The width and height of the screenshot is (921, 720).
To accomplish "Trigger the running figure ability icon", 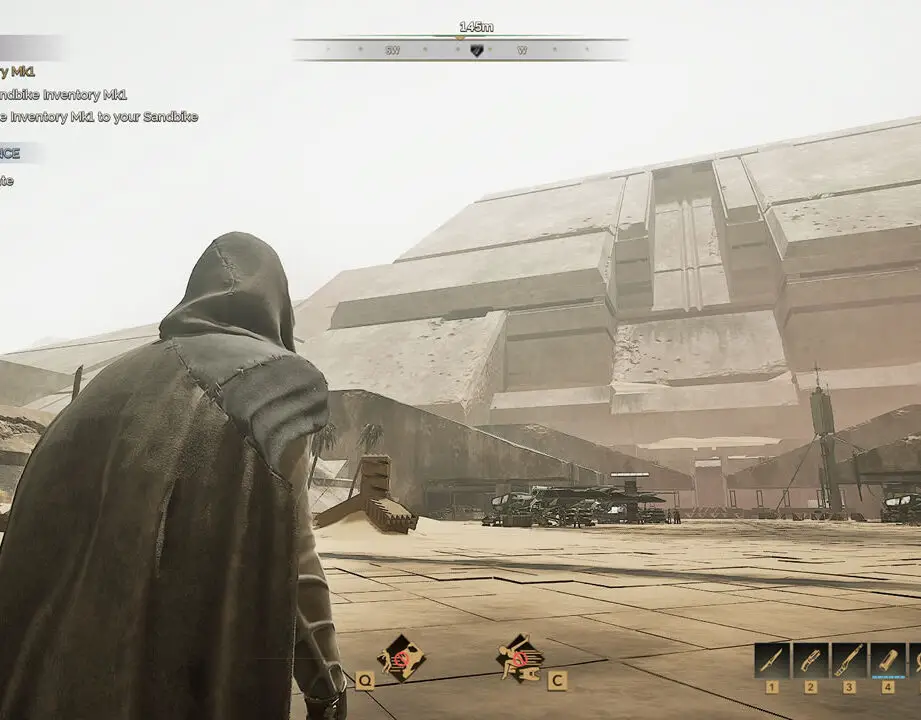I will 520,657.
